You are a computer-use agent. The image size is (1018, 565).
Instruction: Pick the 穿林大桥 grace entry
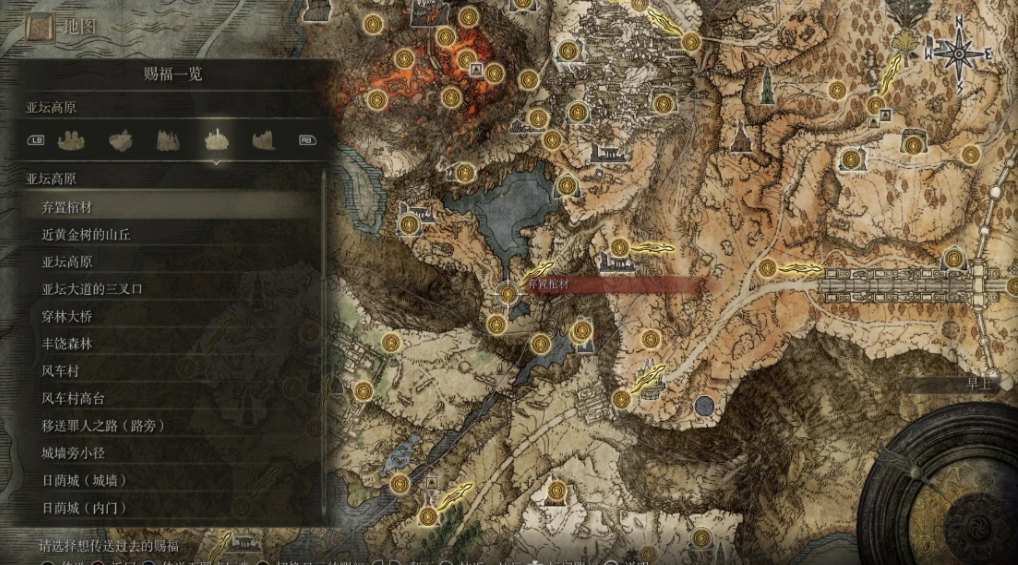[170, 316]
